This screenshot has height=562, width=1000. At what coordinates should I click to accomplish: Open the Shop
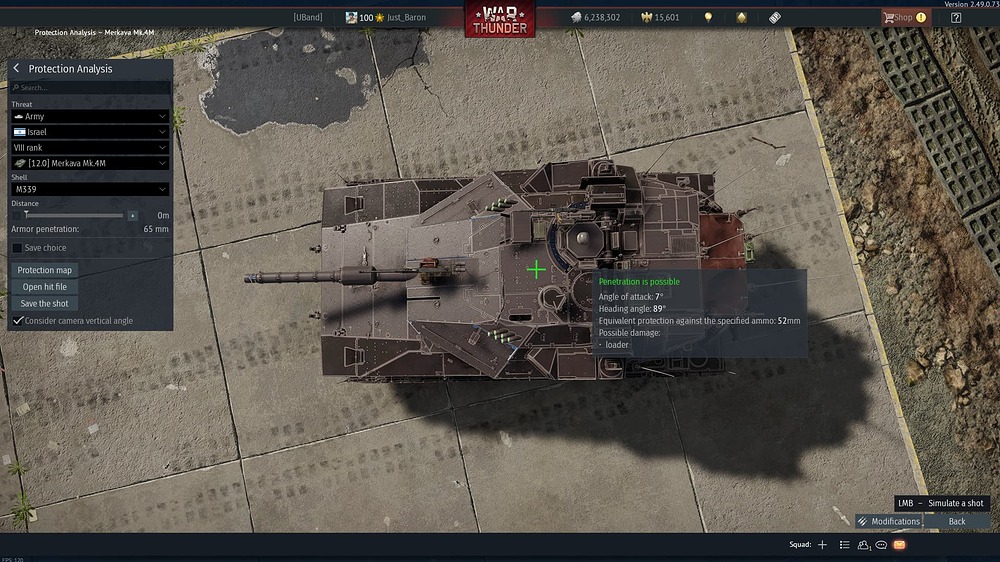[904, 17]
